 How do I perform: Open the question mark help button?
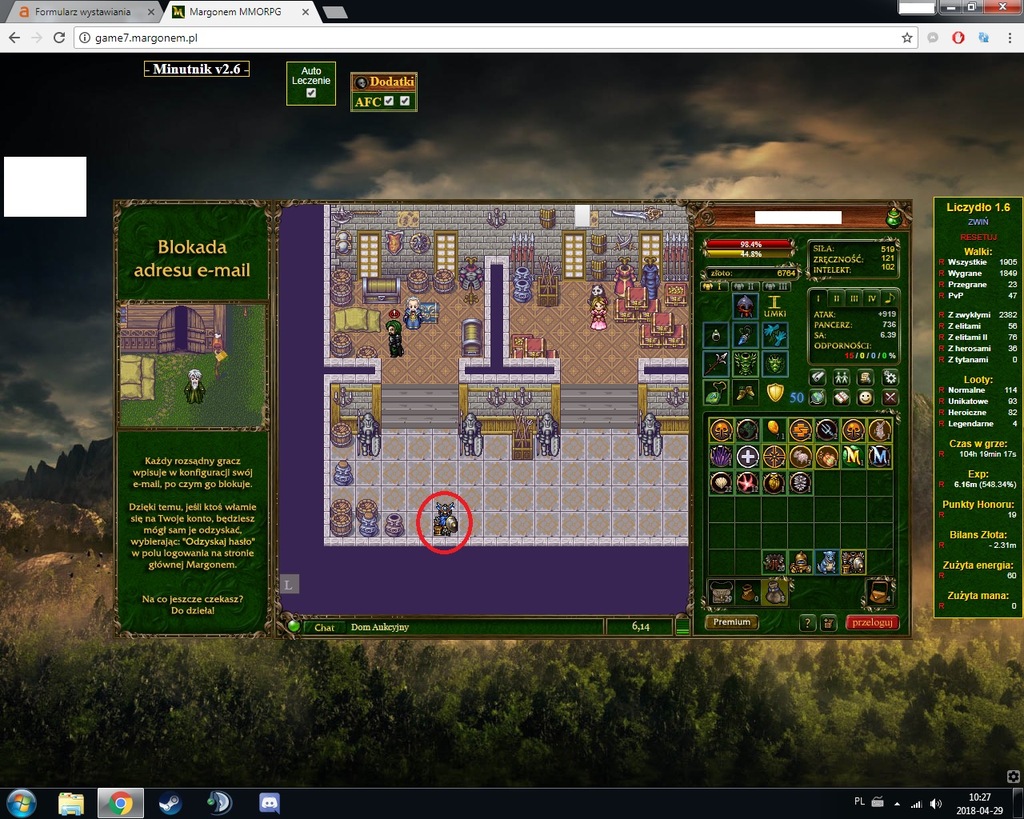[808, 623]
